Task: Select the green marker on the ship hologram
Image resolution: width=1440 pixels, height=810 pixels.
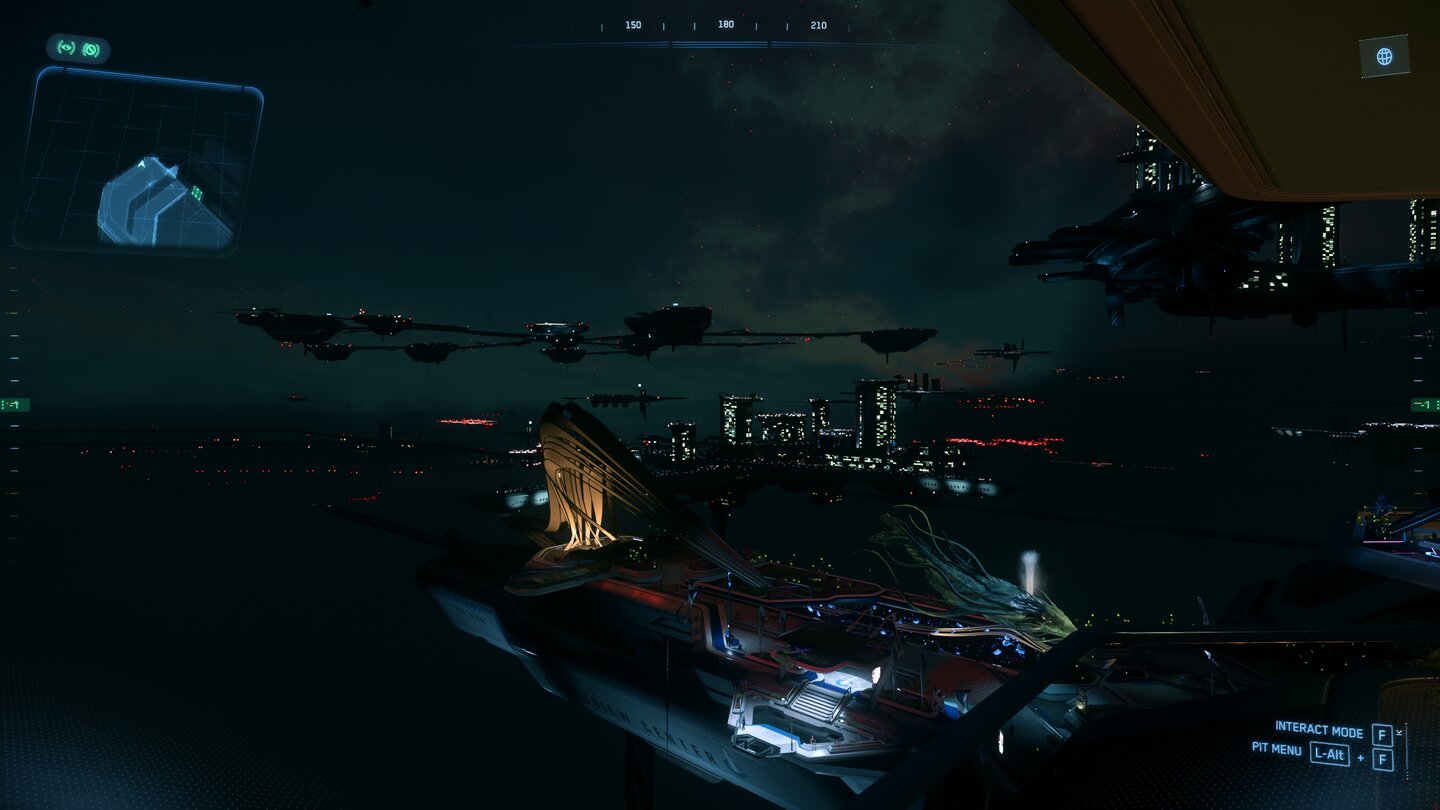Action: click(196, 192)
